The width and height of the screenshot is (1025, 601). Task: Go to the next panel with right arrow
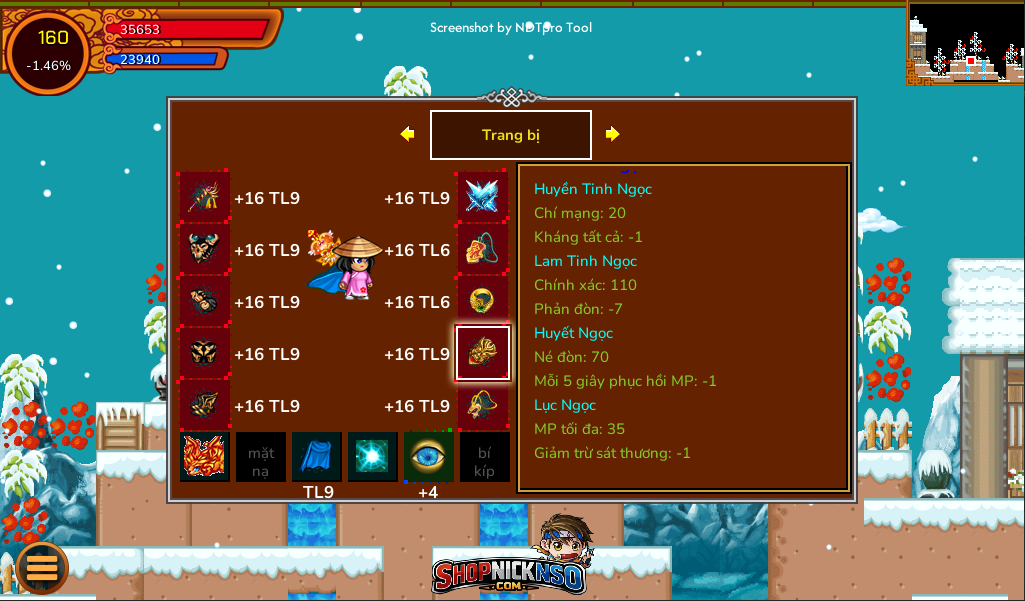[x=612, y=134]
